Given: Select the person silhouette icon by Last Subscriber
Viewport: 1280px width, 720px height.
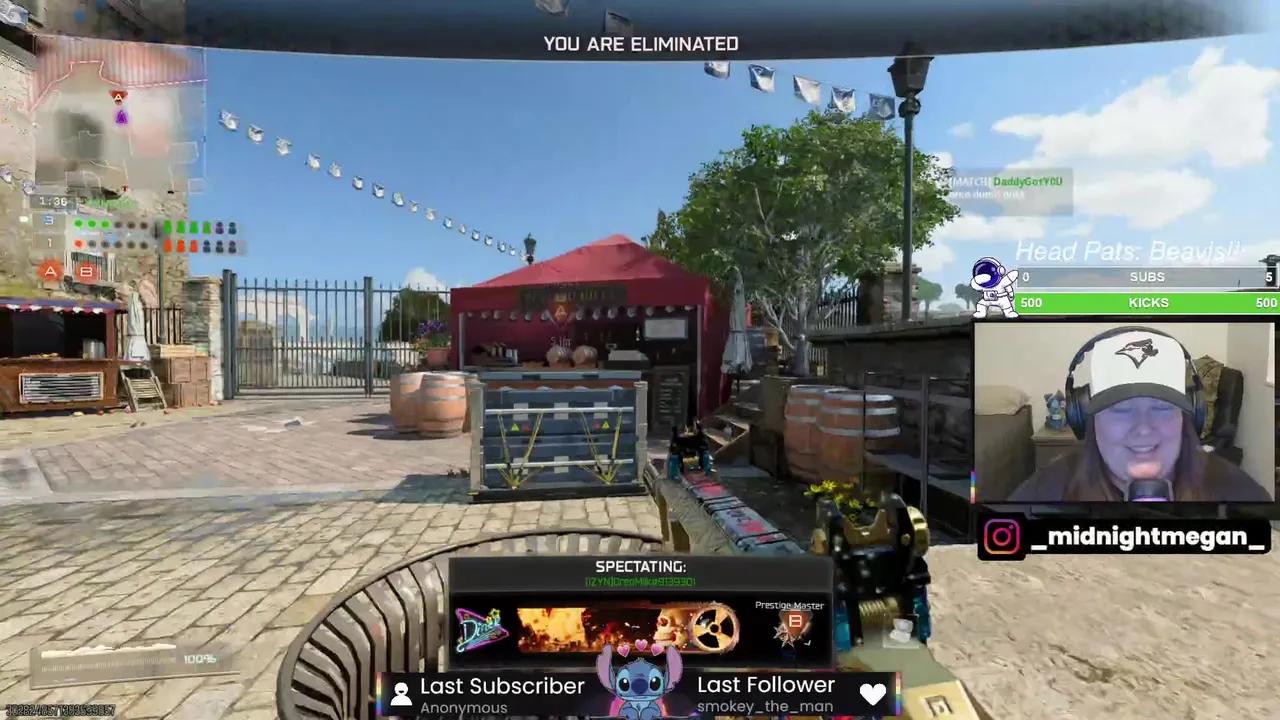Looking at the screenshot, I should point(400,692).
